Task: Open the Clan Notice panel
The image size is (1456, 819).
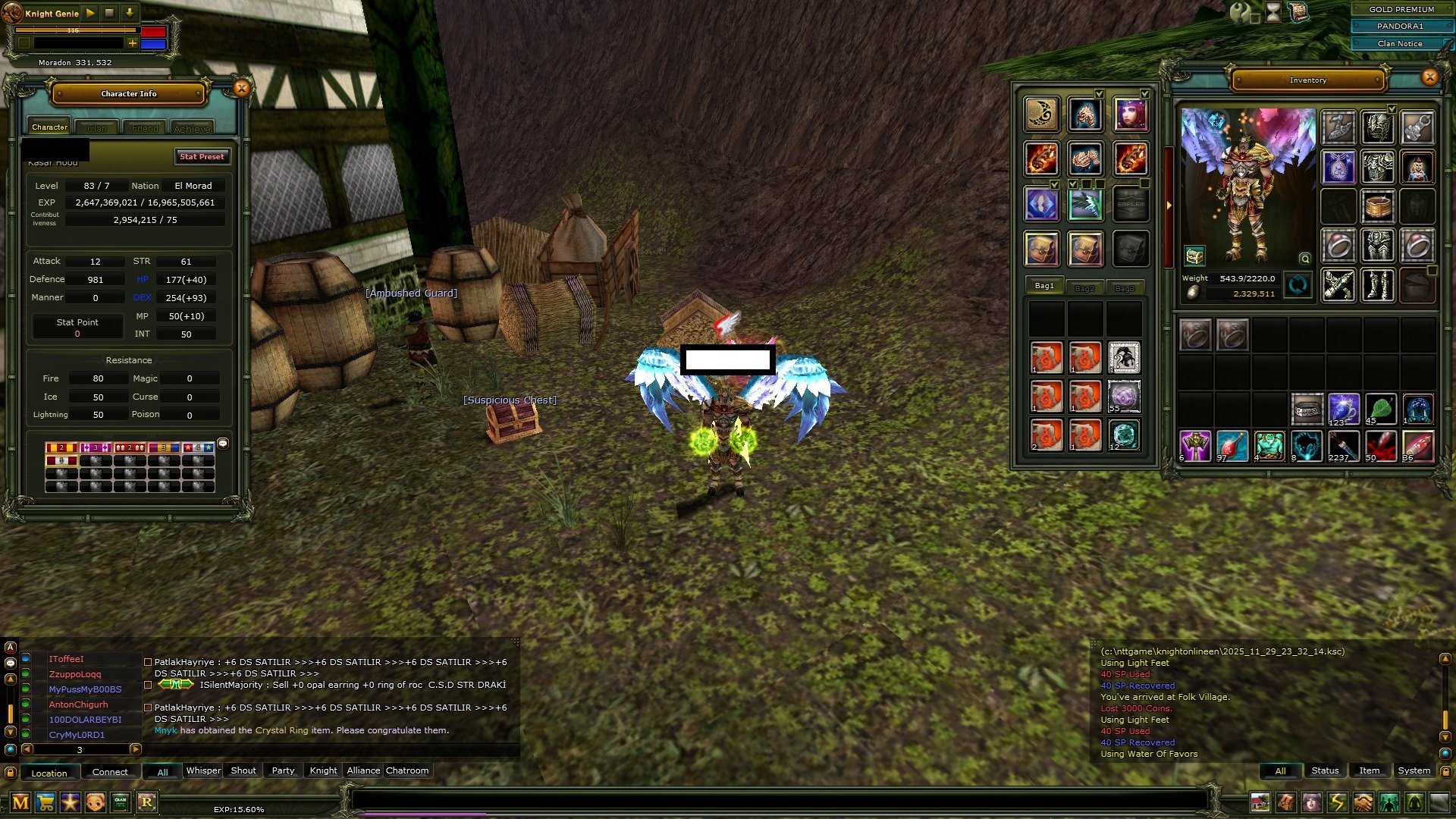Action: (1399, 43)
